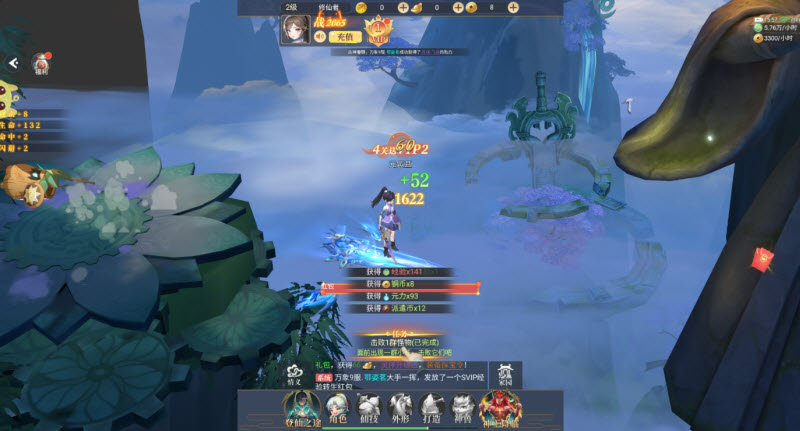This screenshot has width=800, height=431.
Task: Toggle the sound speaker icon
Action: tap(320, 36)
